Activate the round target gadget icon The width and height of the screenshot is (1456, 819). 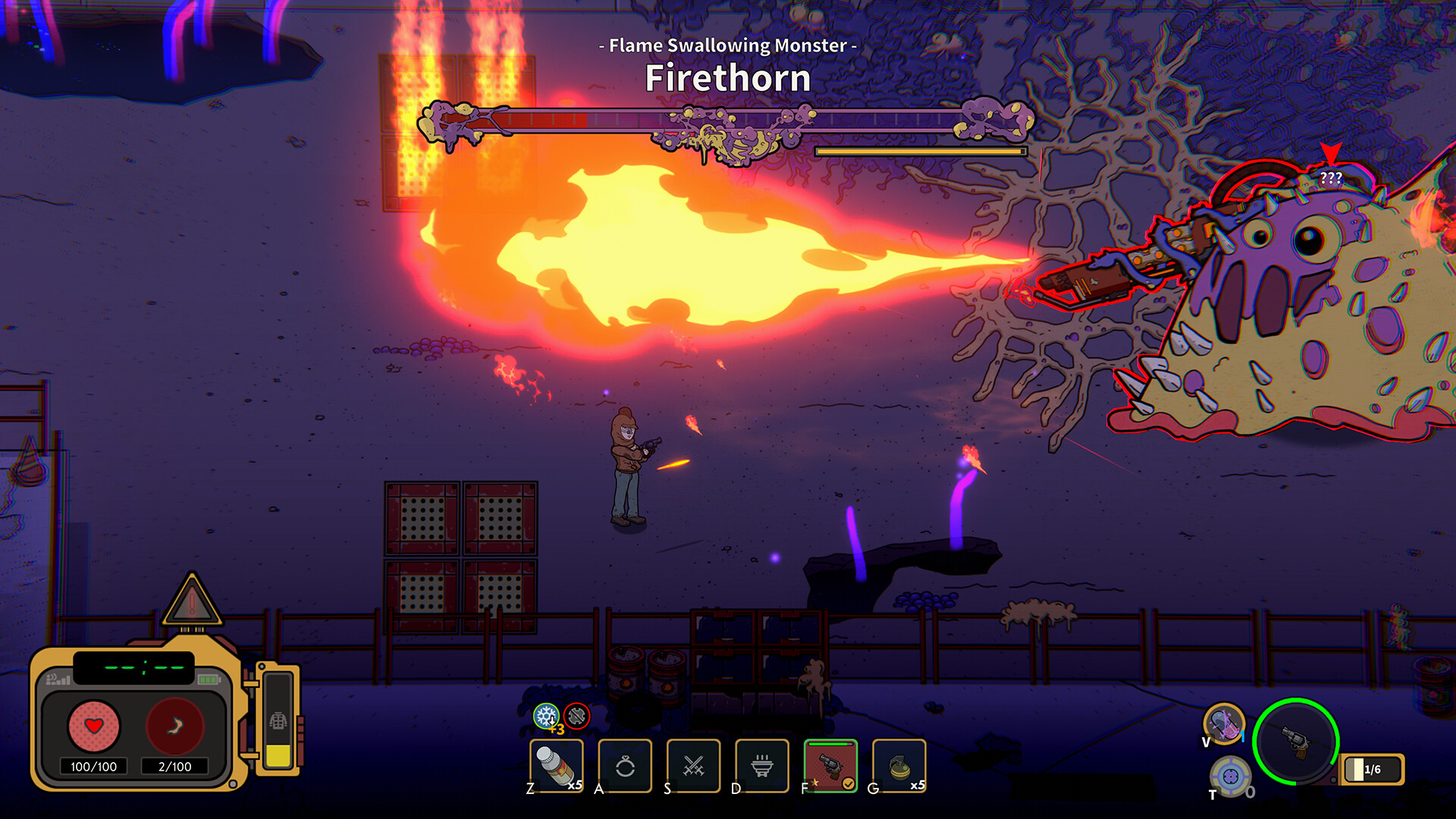1229,776
